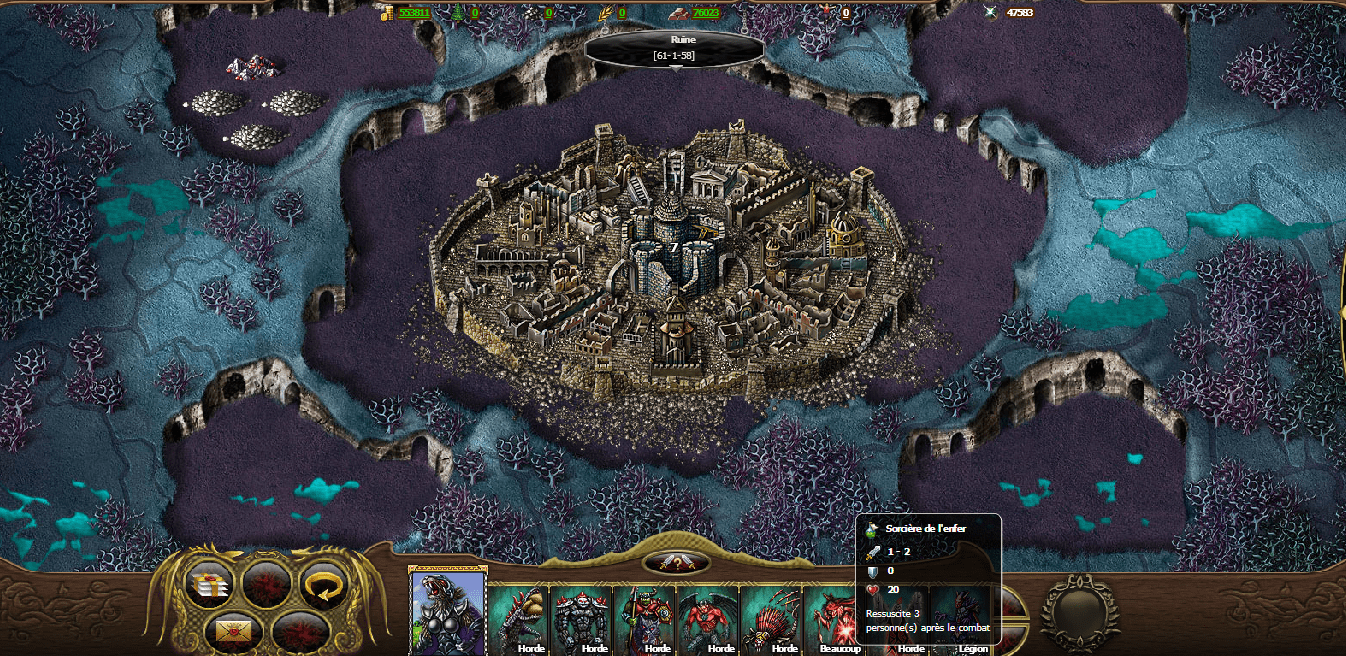The height and width of the screenshot is (656, 1346).
Task: Click the red ingots resource counter
Action: pyautogui.click(x=696, y=13)
